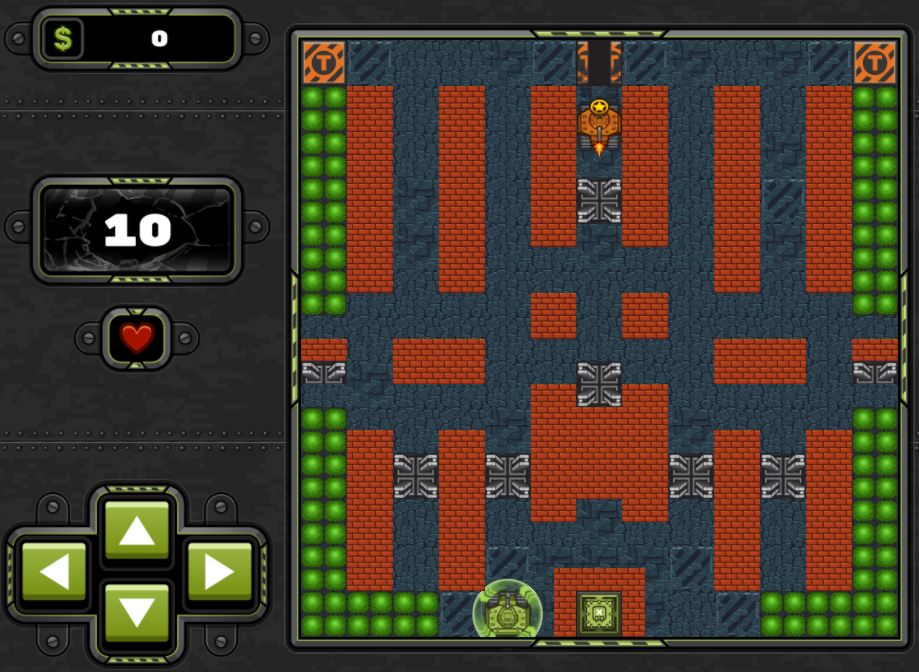Tap the left arrow on the D-pad
The width and height of the screenshot is (919, 672).
[55, 572]
